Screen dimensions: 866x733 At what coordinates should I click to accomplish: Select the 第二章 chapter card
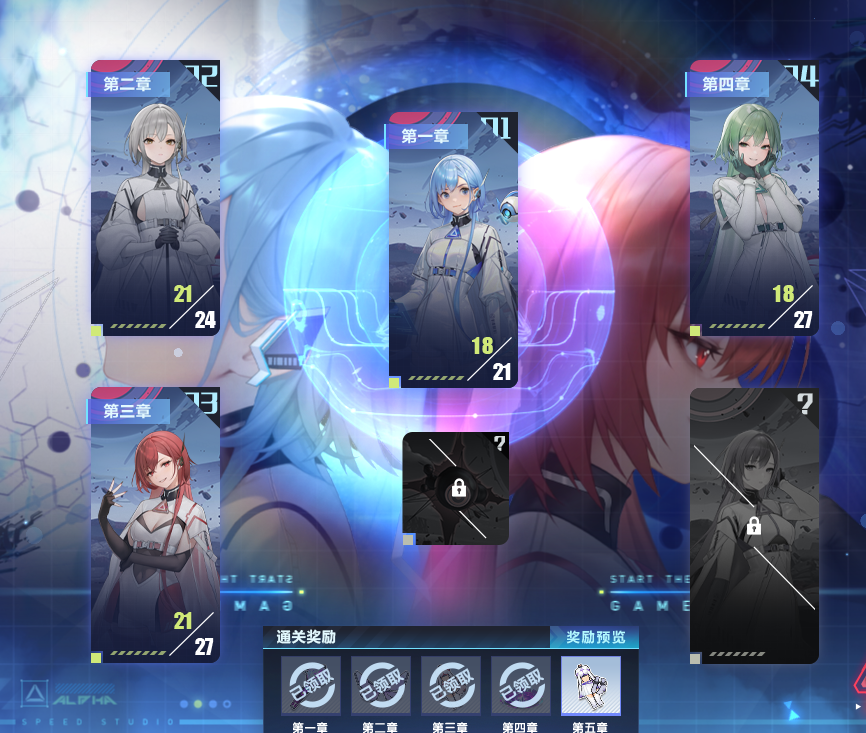coord(155,198)
